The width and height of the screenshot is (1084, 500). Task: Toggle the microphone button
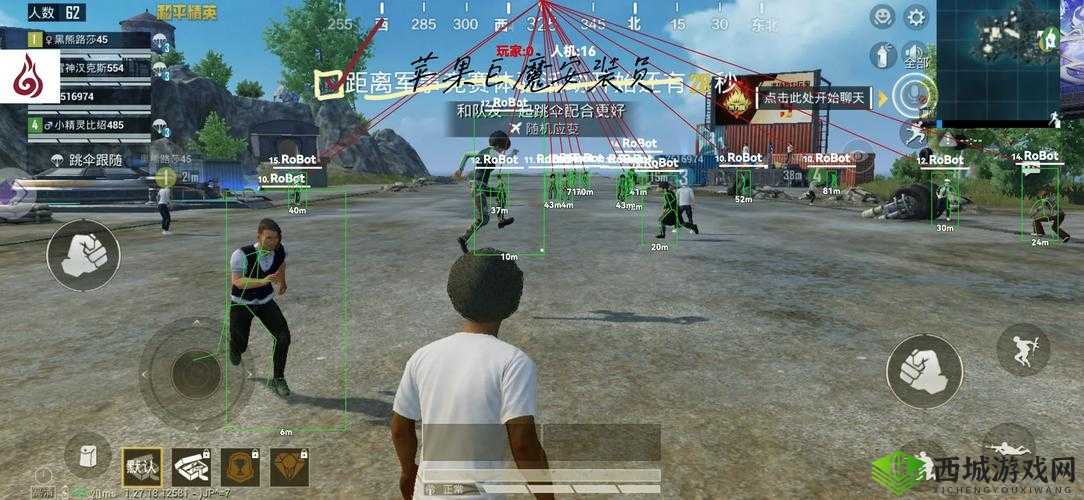pos(915,95)
